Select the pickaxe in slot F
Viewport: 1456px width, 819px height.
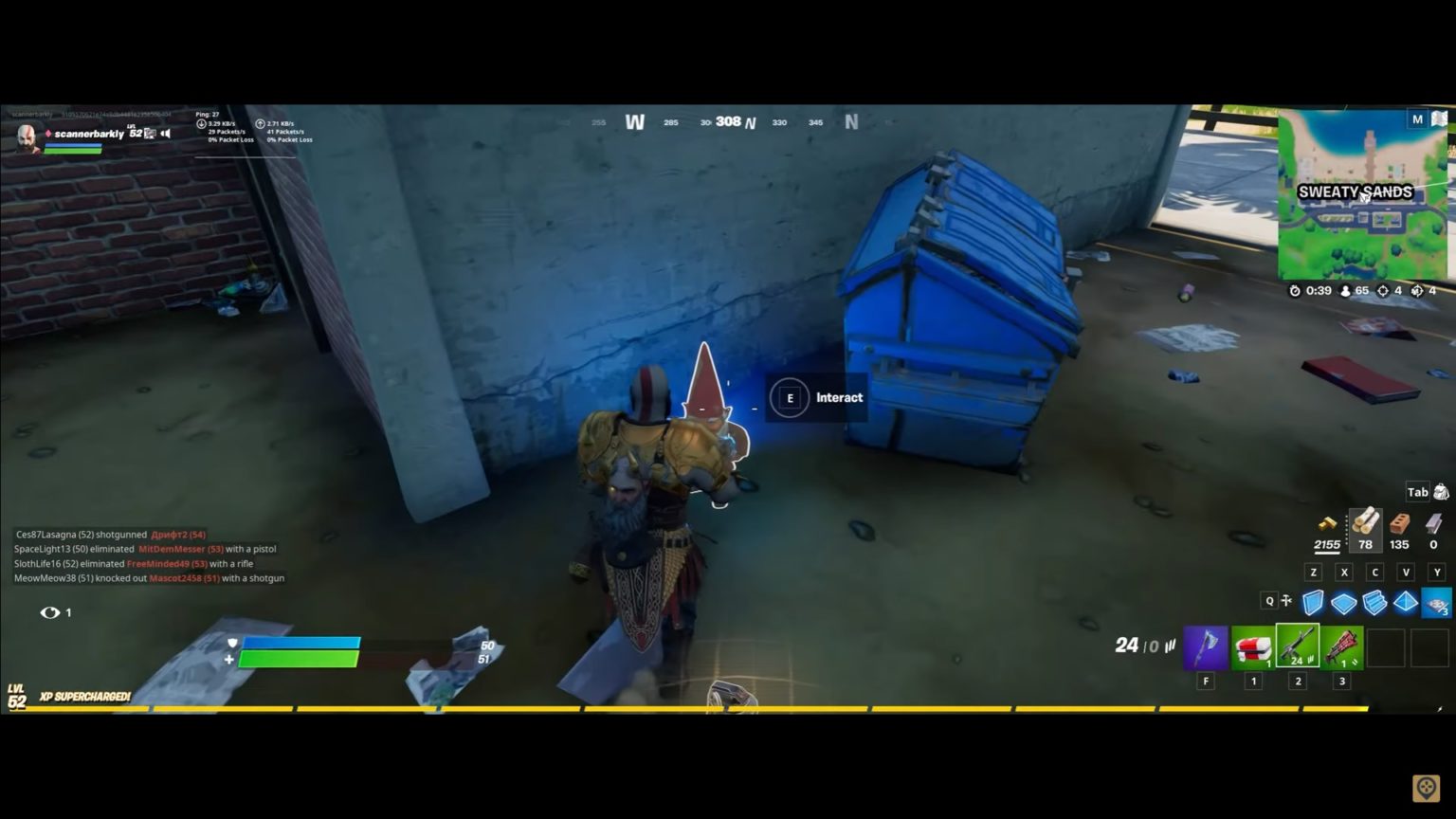point(1206,648)
